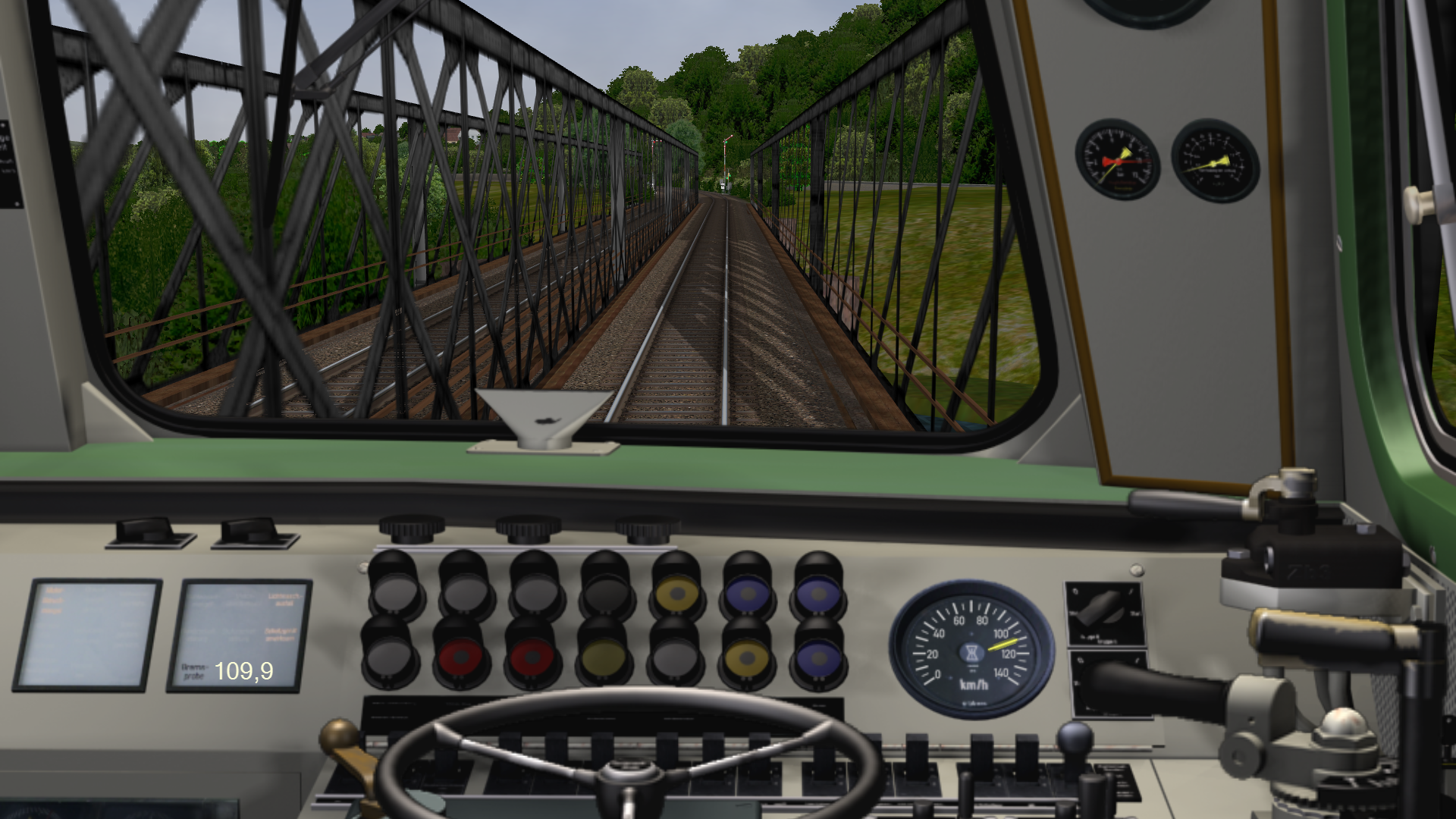Click the white ball knob on brake stand
This screenshot has width=1456, height=819.
pyautogui.click(x=1343, y=726)
